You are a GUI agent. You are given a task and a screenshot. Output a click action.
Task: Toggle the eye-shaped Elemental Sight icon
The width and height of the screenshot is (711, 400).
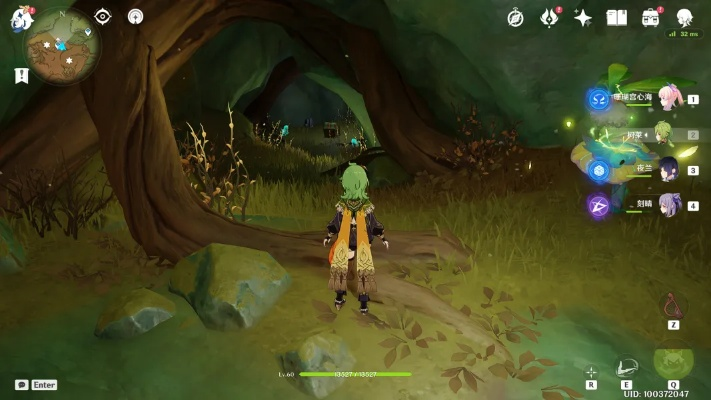point(102,16)
